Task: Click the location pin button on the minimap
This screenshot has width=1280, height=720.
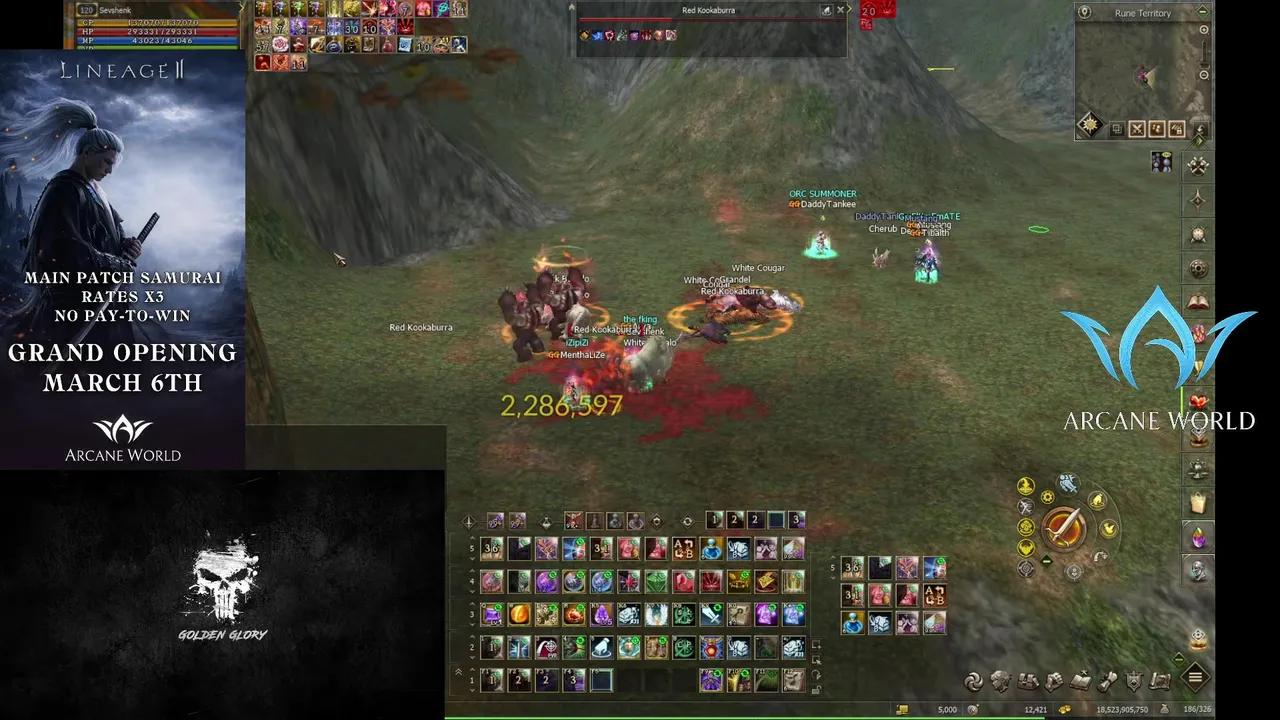Action: pos(1085,12)
